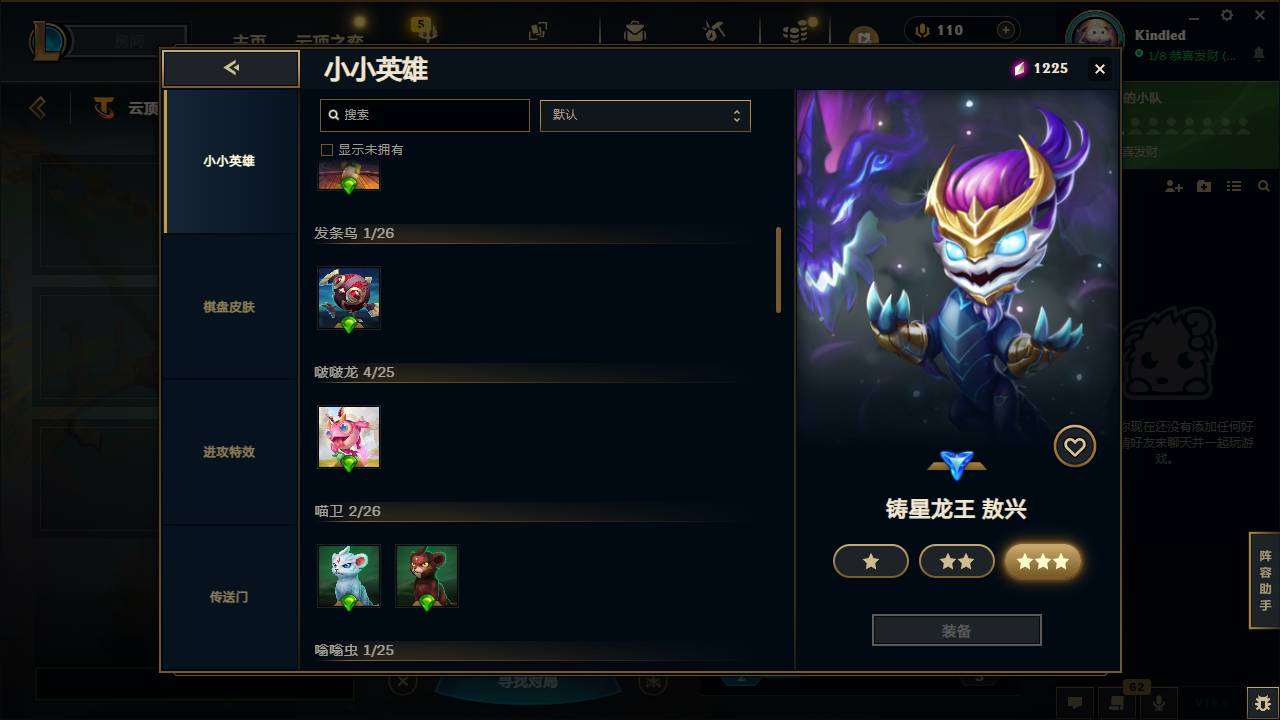The width and height of the screenshot is (1280, 720).
Task: Toggle the heart favorite for 铸星龙王 敖兴
Action: coord(1075,446)
